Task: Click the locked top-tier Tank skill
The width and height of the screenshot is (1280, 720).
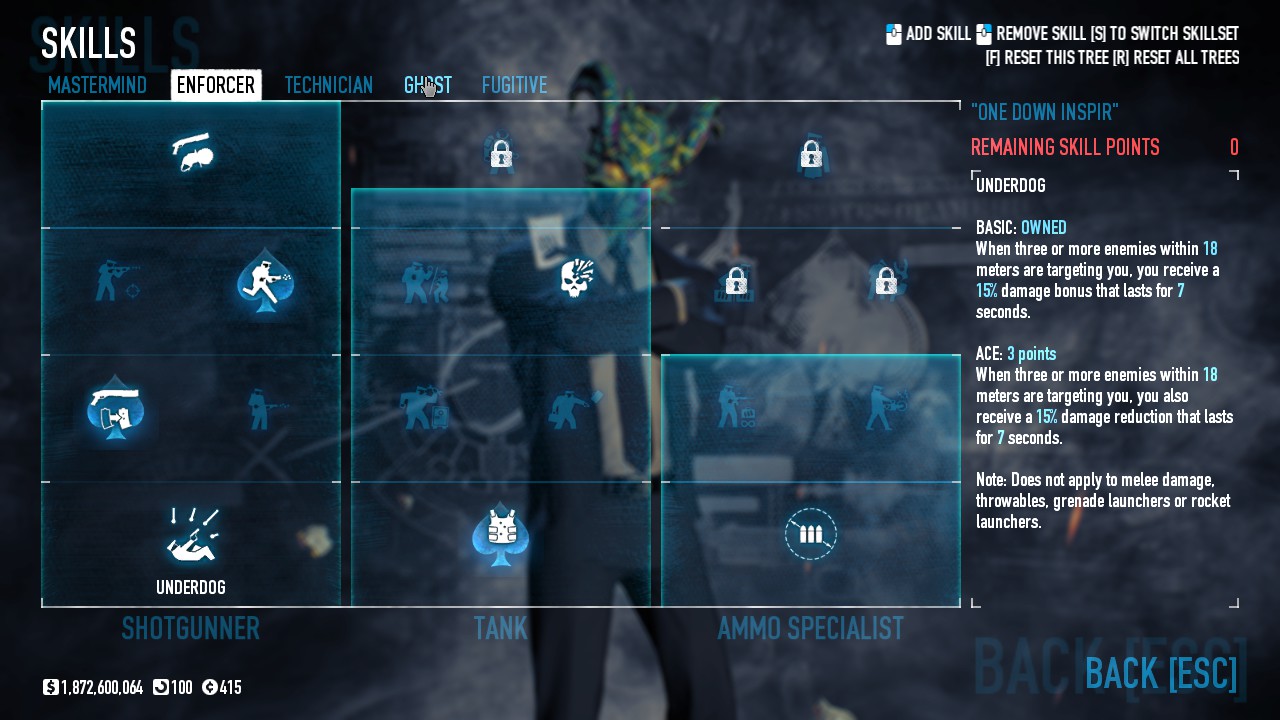Action: (500, 154)
